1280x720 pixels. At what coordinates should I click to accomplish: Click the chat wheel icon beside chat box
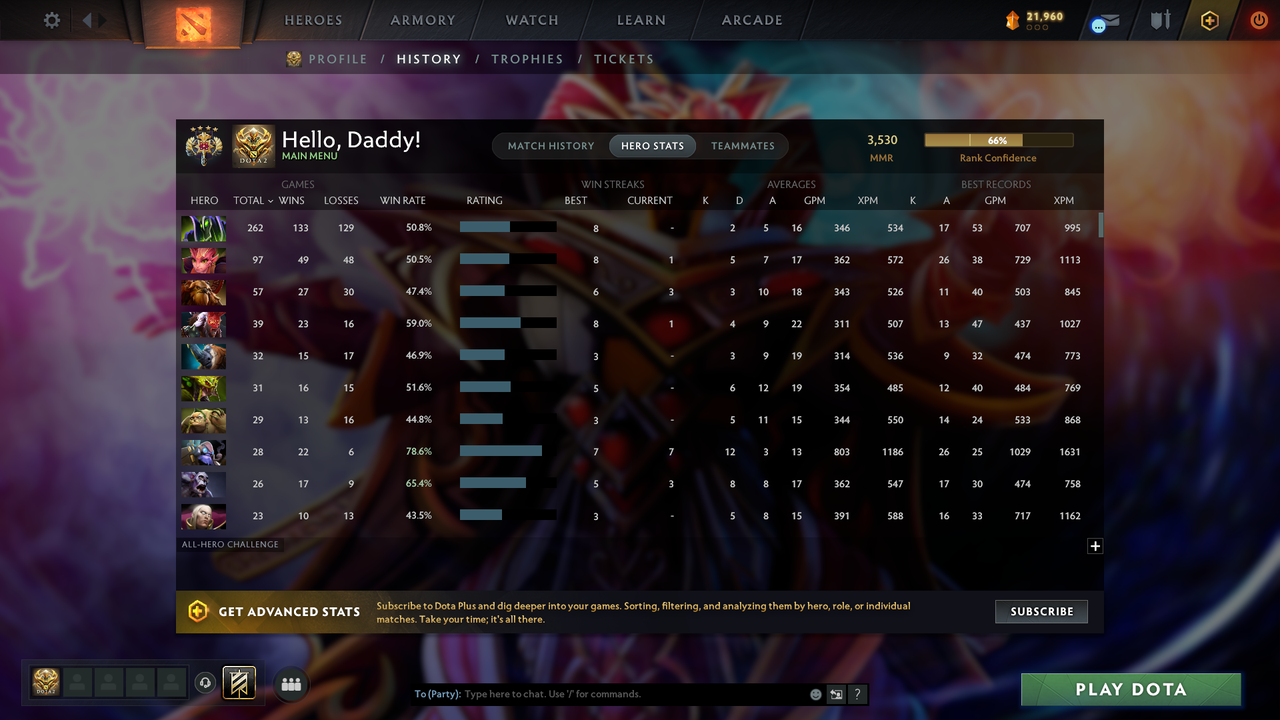point(836,693)
